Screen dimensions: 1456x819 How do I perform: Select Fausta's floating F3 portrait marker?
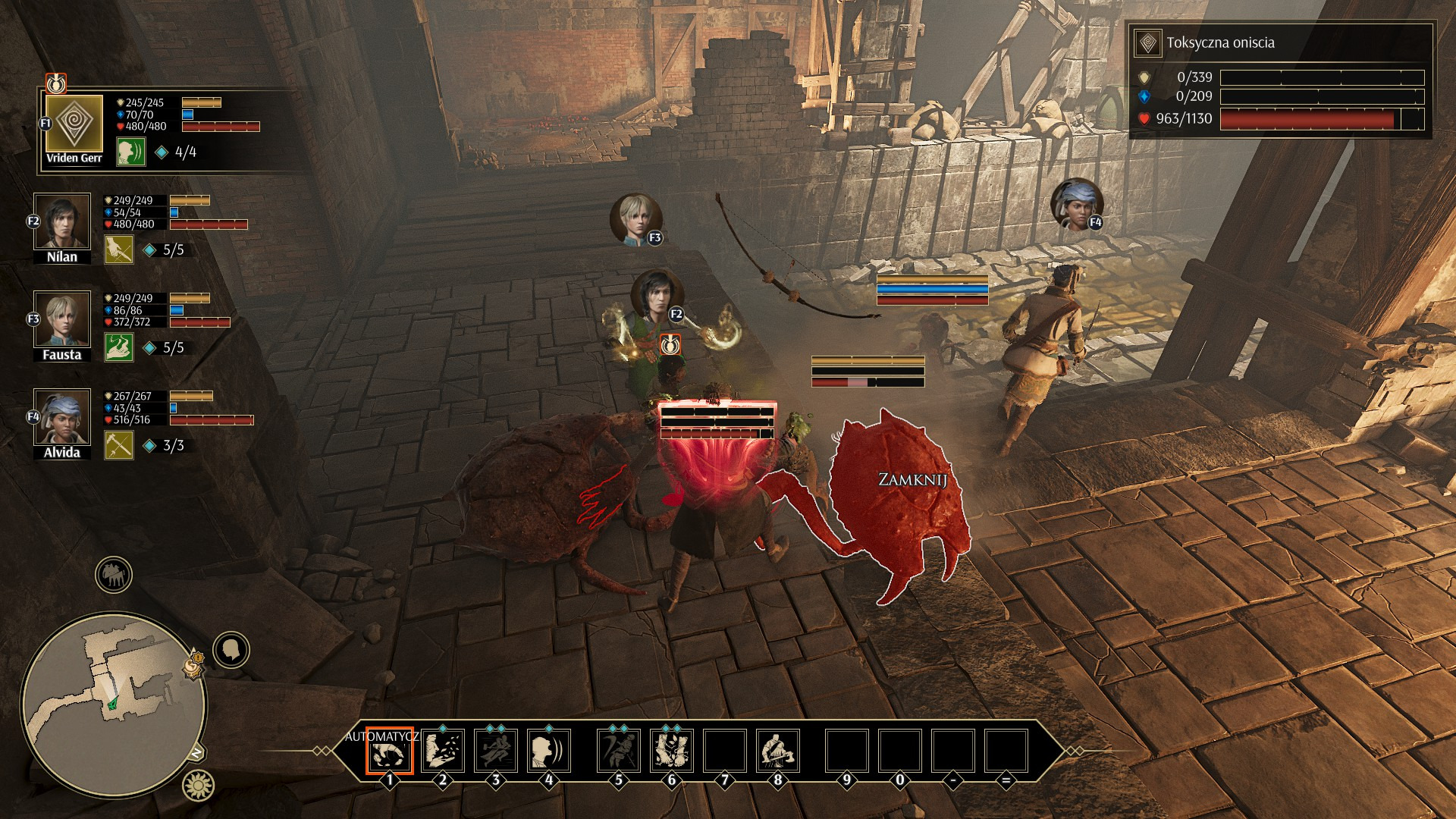click(635, 219)
